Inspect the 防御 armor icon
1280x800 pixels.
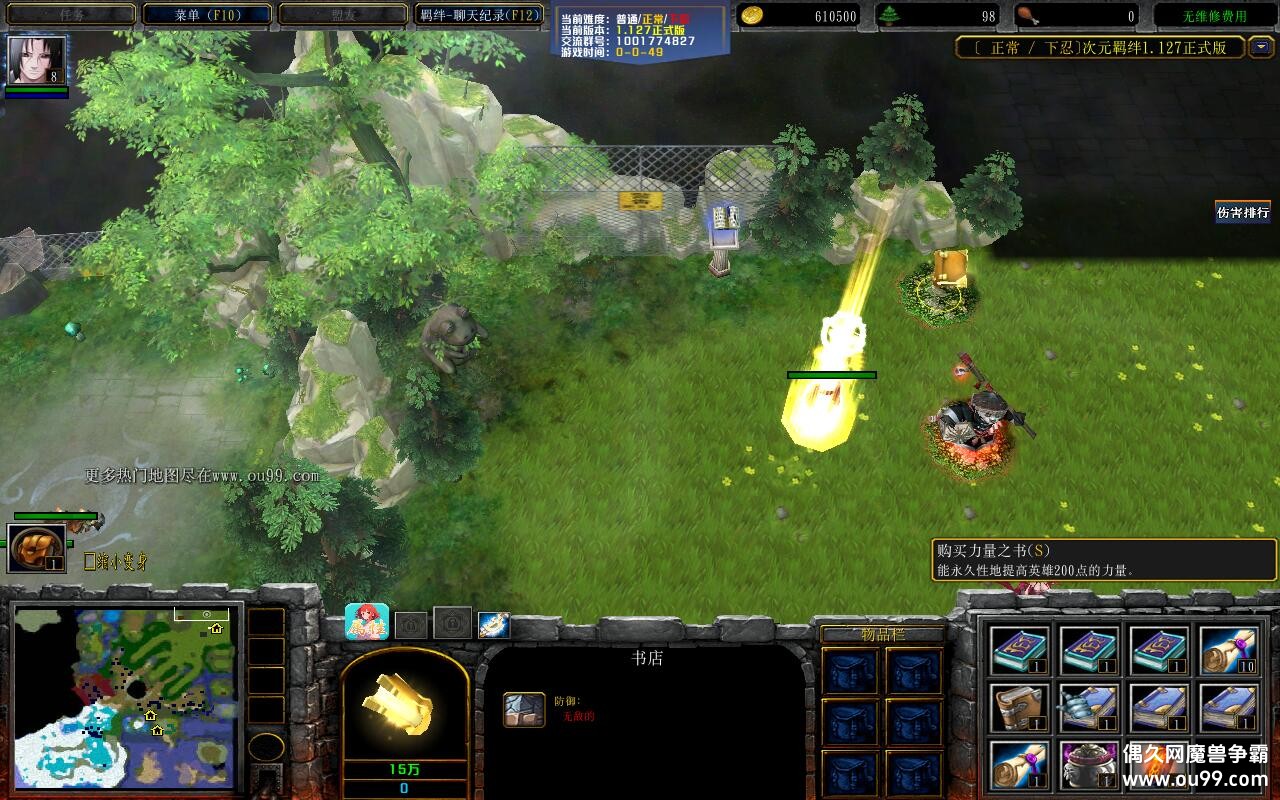[x=523, y=709]
